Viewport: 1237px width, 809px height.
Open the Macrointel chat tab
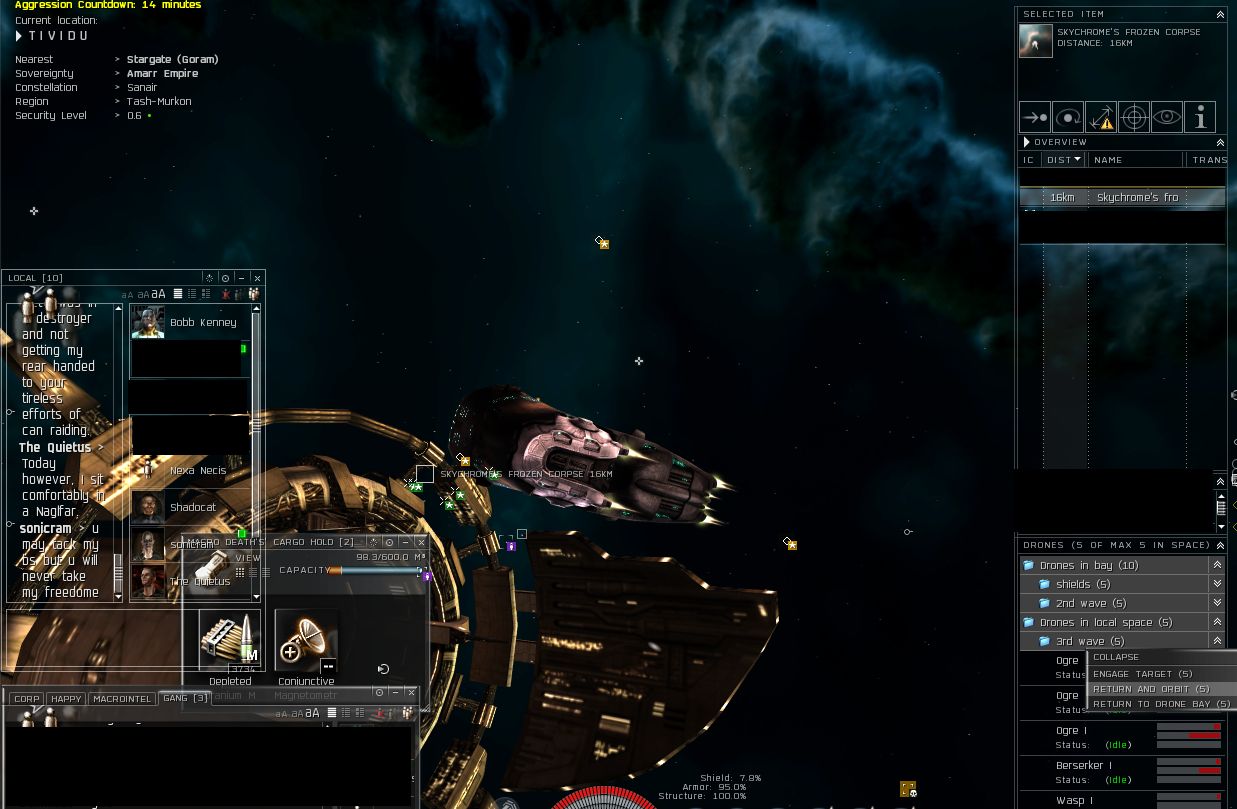click(x=122, y=699)
